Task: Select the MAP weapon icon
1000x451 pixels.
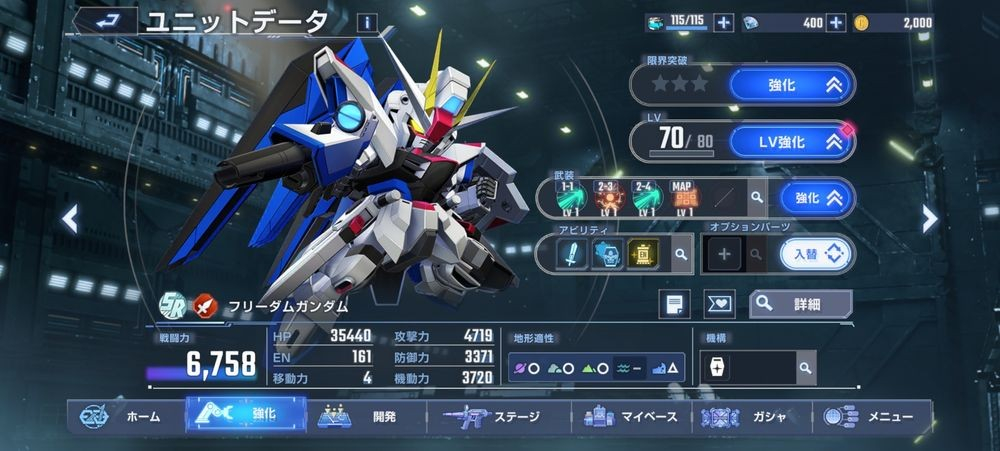Action: point(682,198)
